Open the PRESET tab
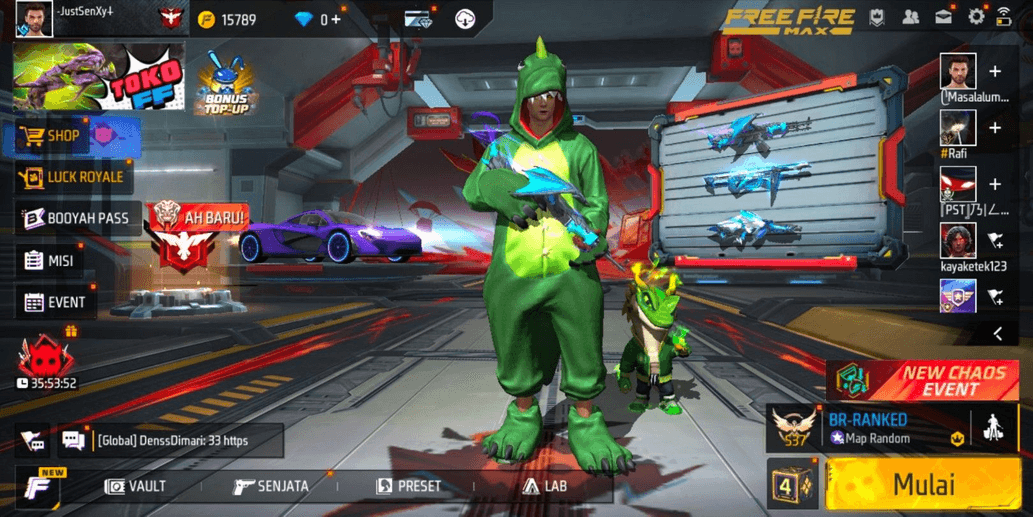This screenshot has width=1033, height=517. 408,486
